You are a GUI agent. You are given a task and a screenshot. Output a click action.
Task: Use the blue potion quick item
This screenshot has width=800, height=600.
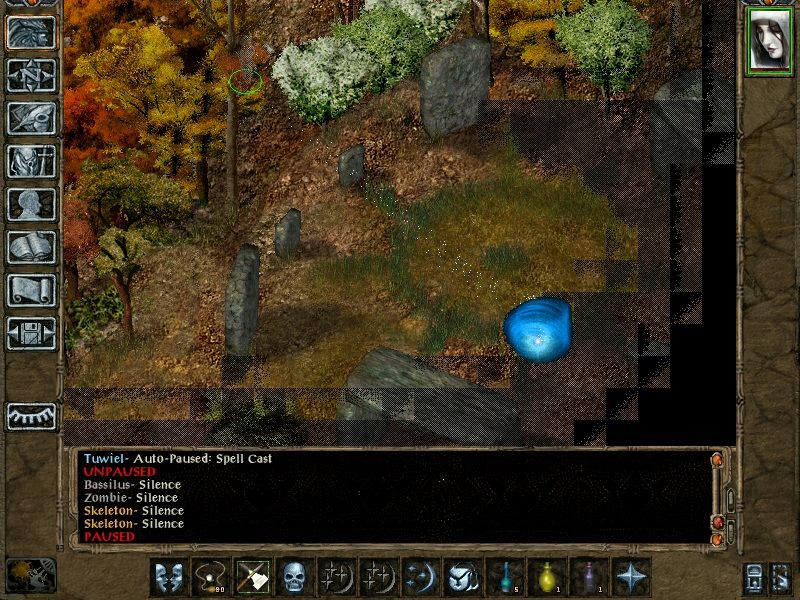pos(504,577)
